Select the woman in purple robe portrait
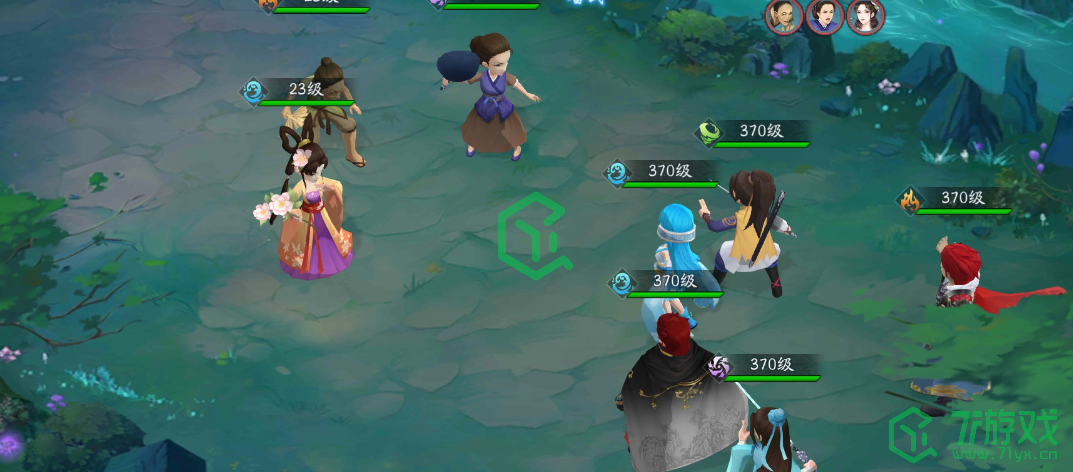Image resolution: width=1073 pixels, height=472 pixels. [824, 16]
